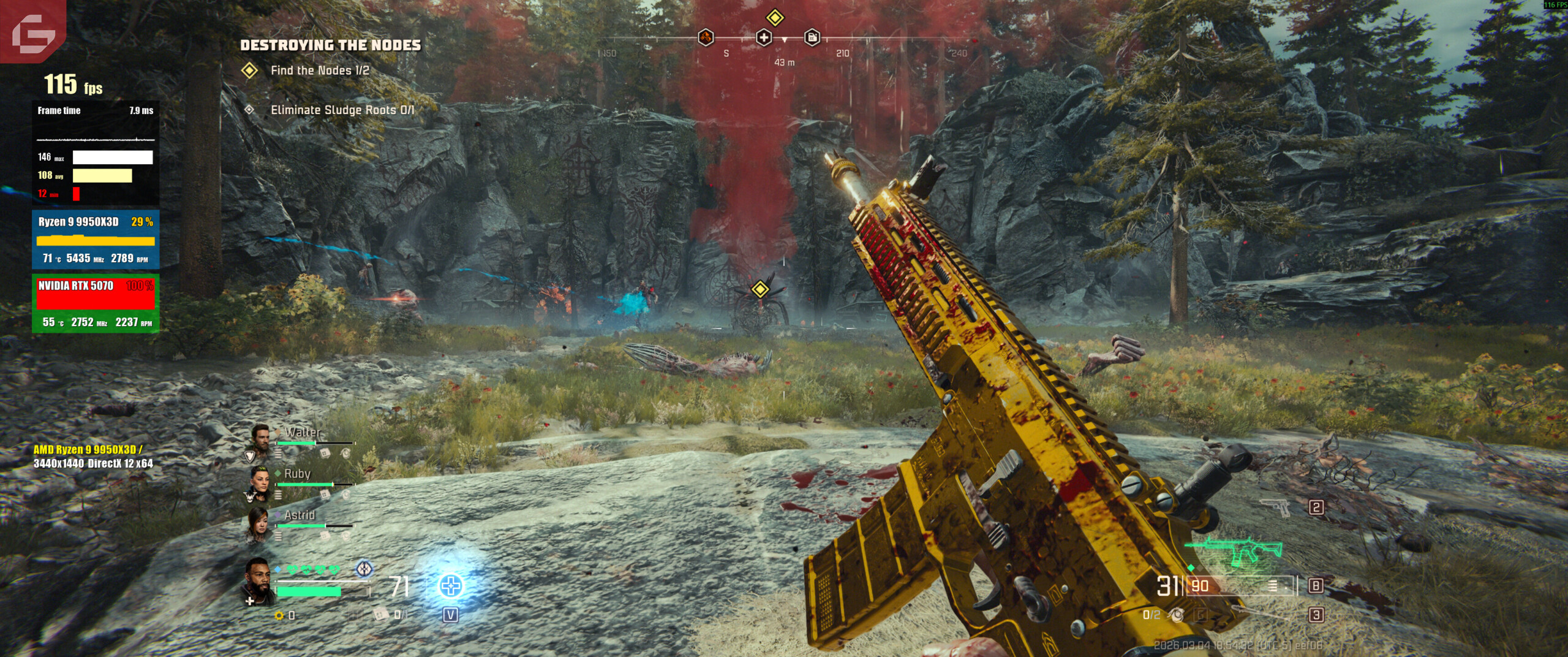Select Walter's squad portrait
Image resolution: width=1568 pixels, height=657 pixels.
coord(260,438)
